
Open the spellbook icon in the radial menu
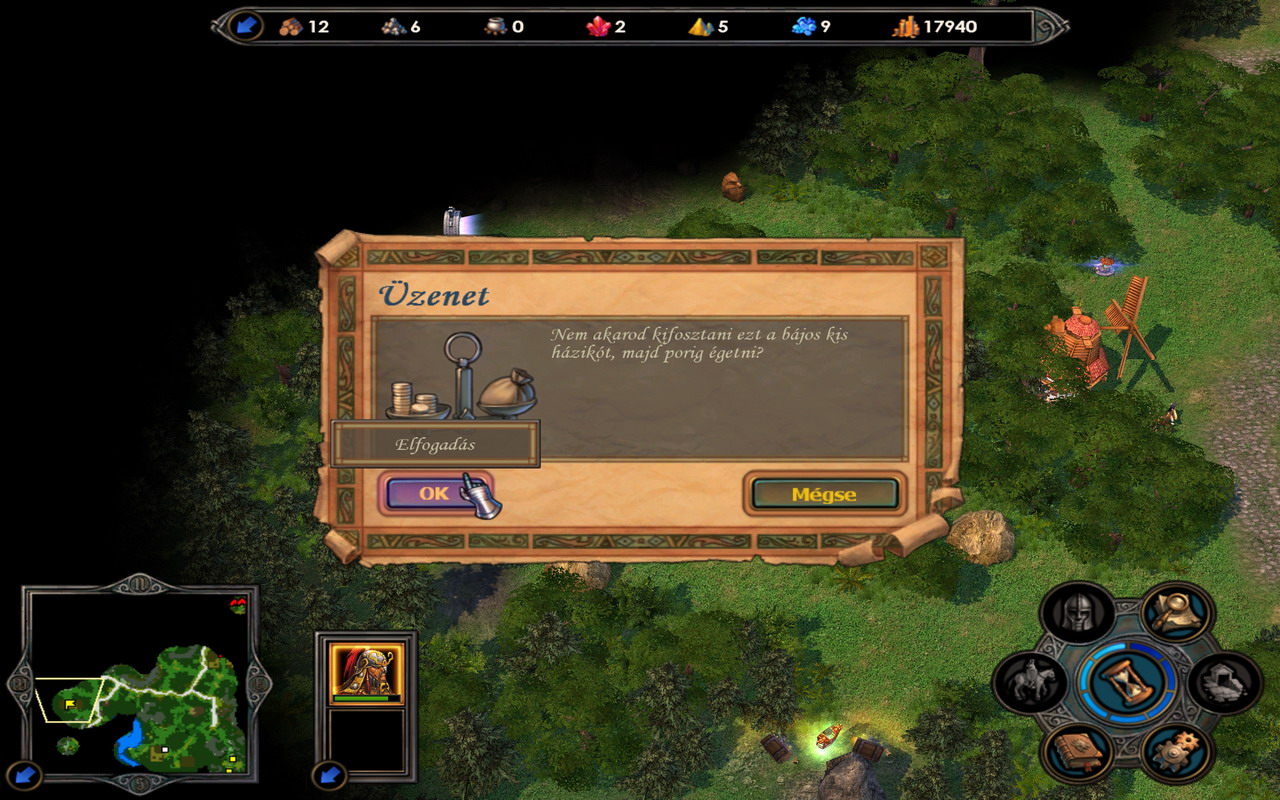click(1078, 751)
